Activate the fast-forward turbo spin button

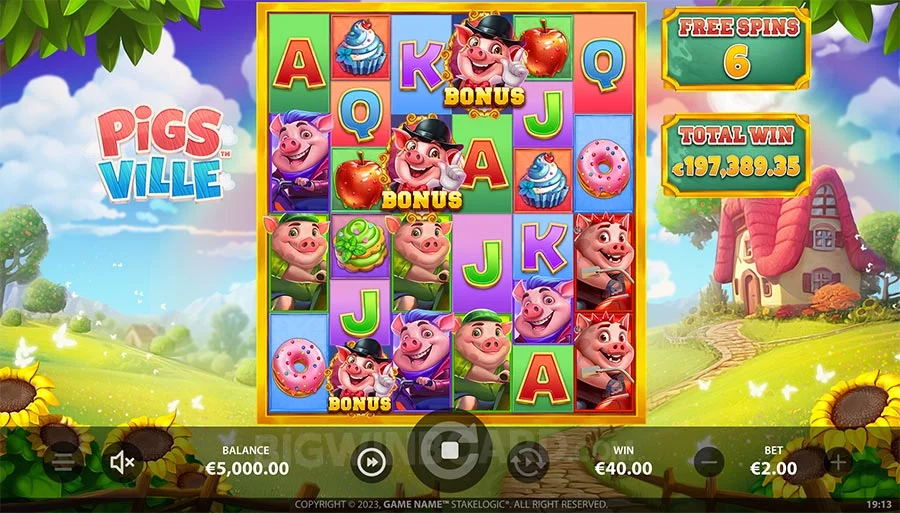click(371, 462)
